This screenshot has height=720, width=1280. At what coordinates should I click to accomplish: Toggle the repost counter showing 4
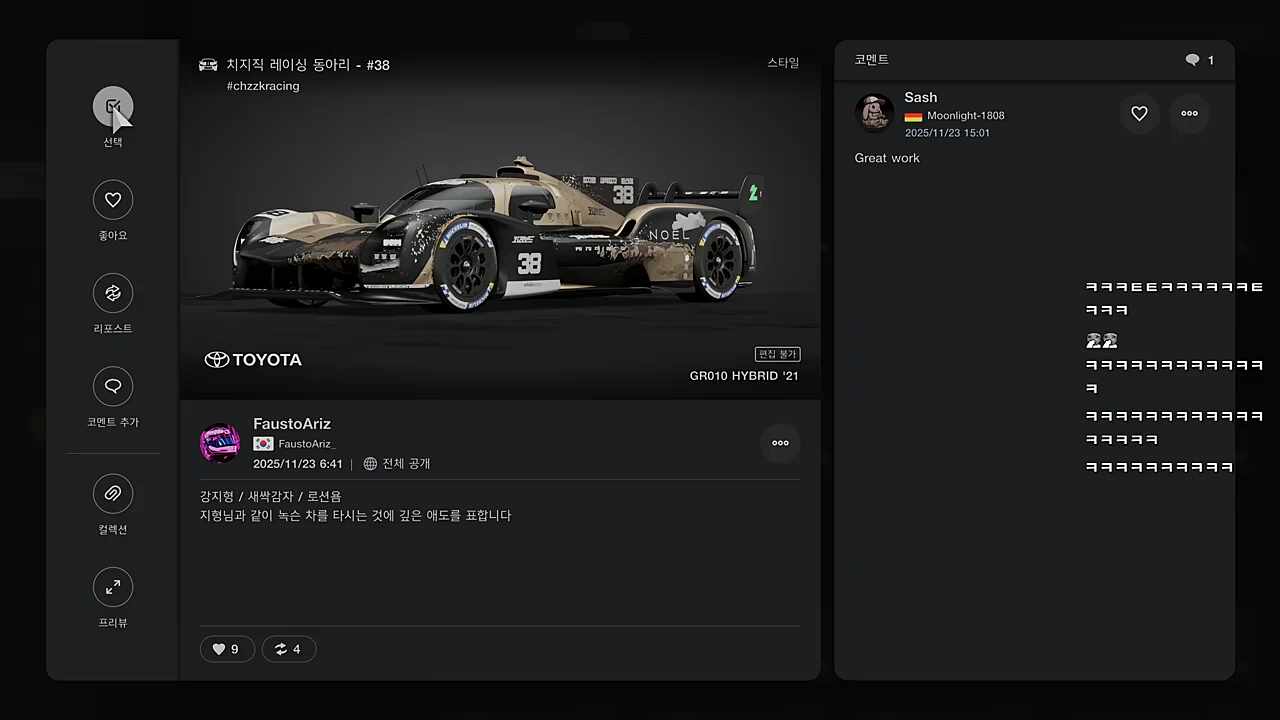coord(288,649)
